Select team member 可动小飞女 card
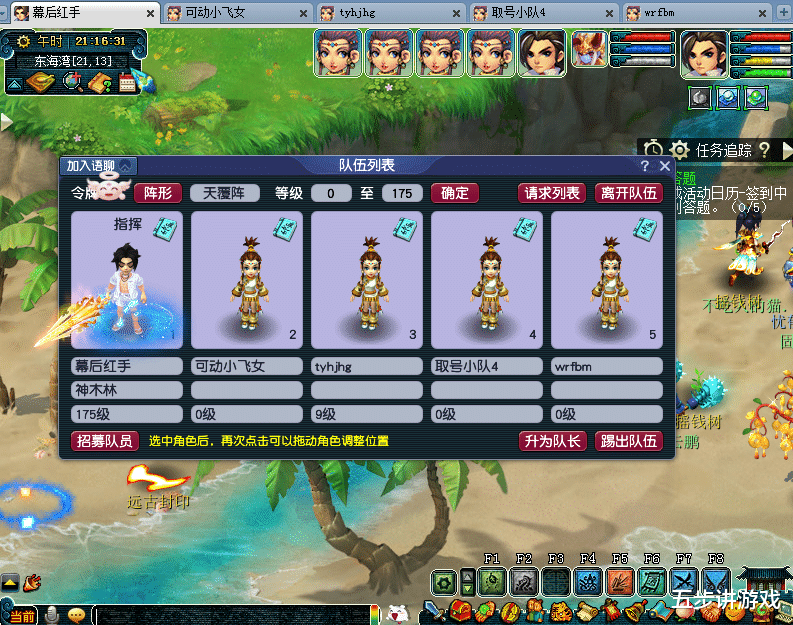 [x=247, y=279]
